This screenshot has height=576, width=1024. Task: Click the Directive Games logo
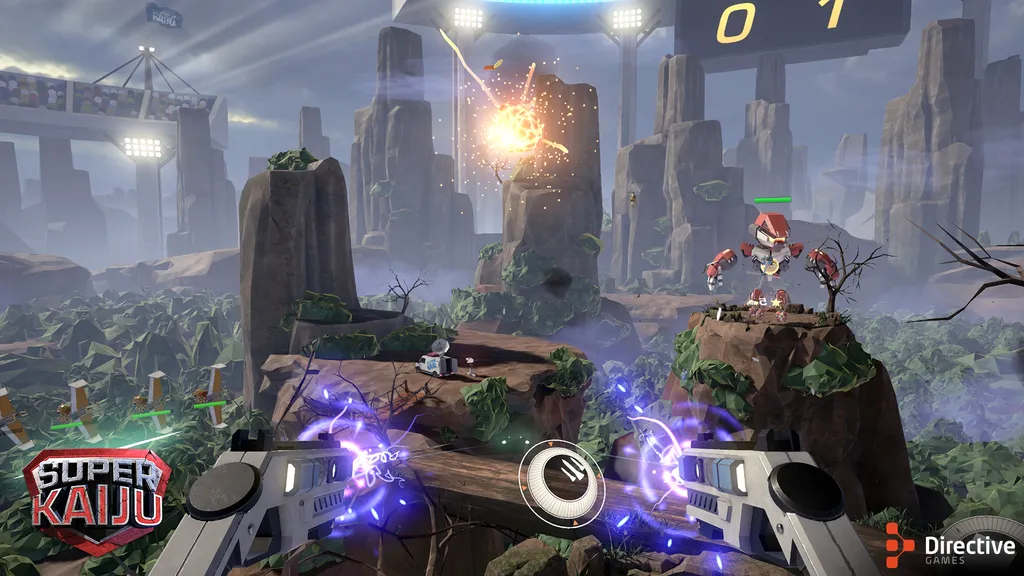(950, 545)
